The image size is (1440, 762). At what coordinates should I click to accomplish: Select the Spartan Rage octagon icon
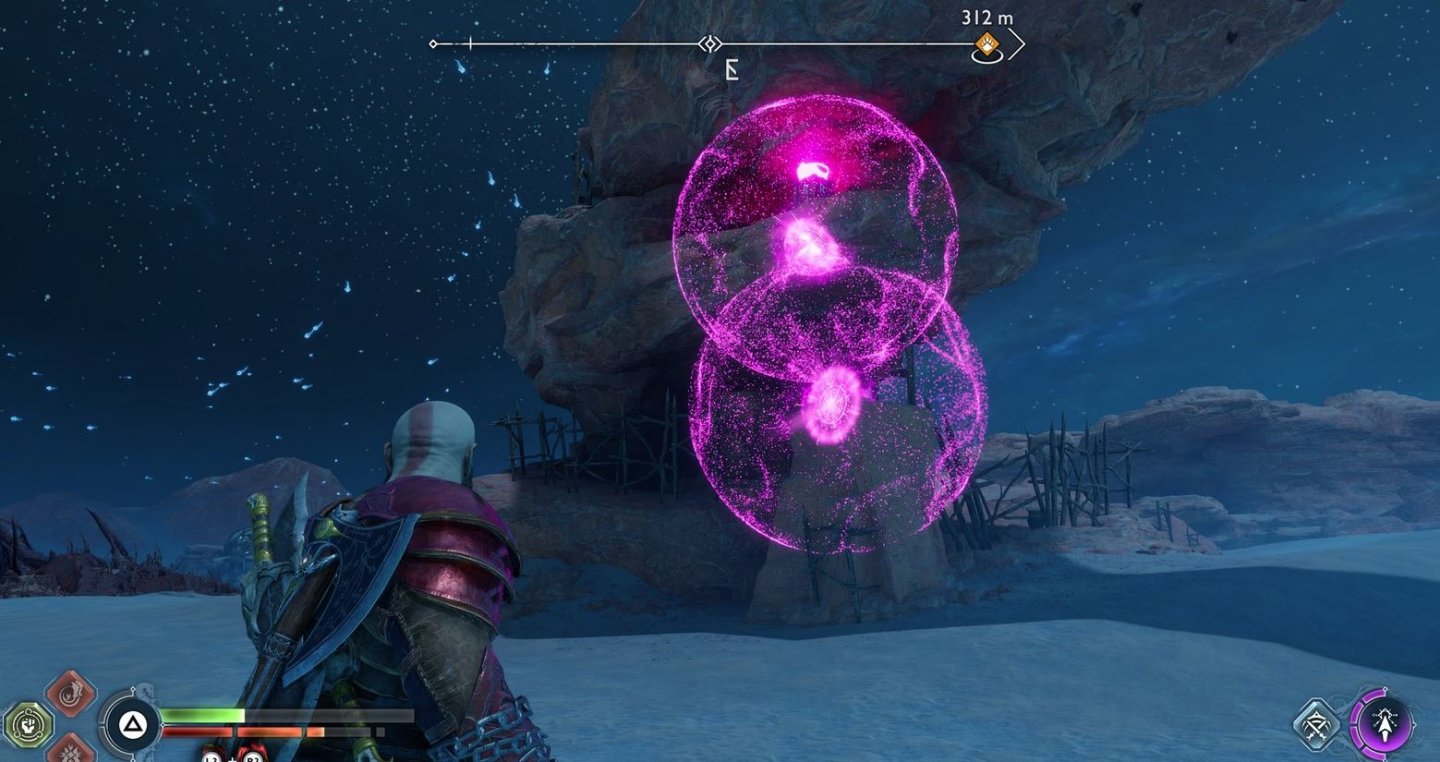click(x=28, y=722)
